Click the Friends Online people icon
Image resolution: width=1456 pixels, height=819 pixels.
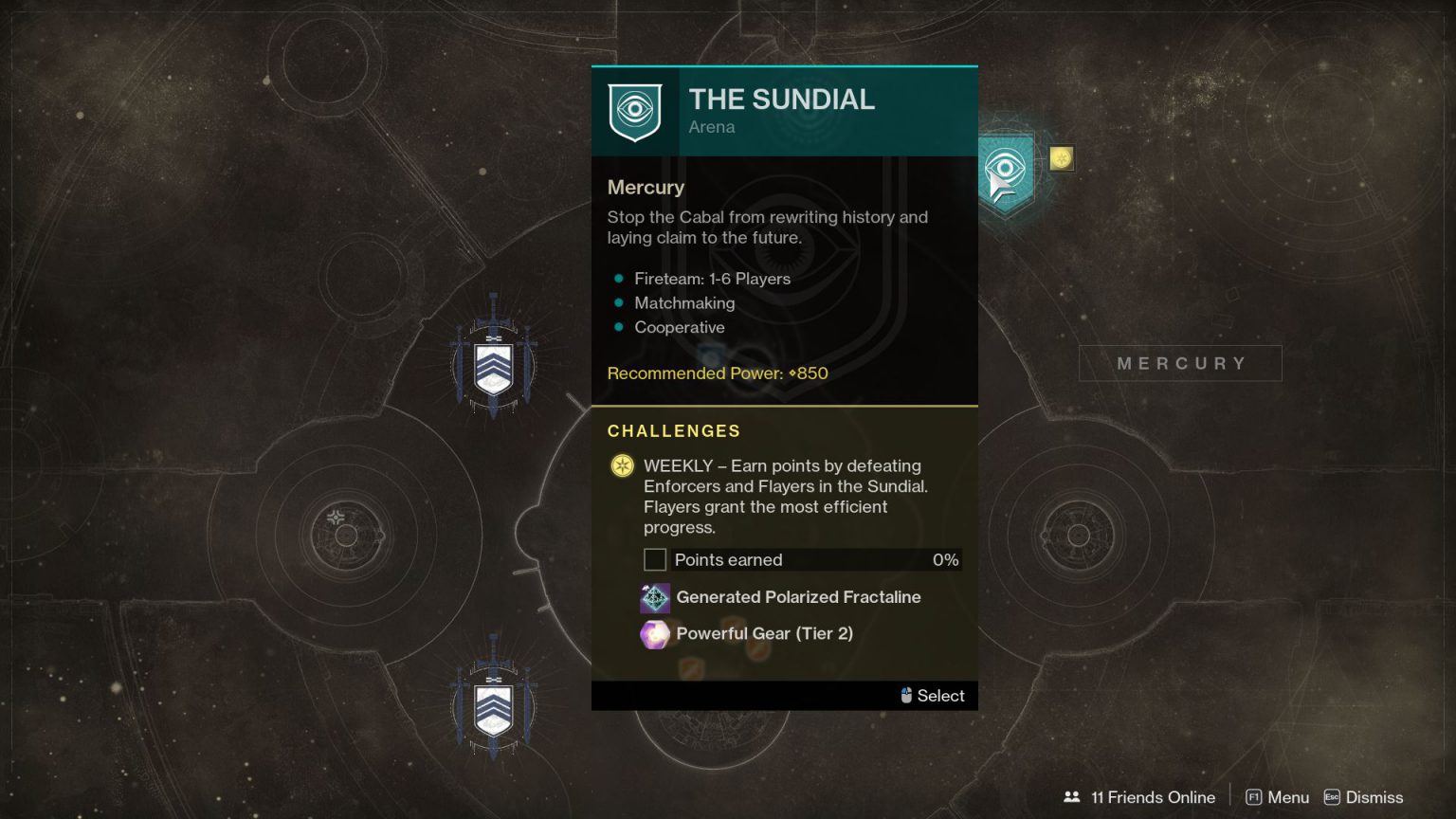1071,797
